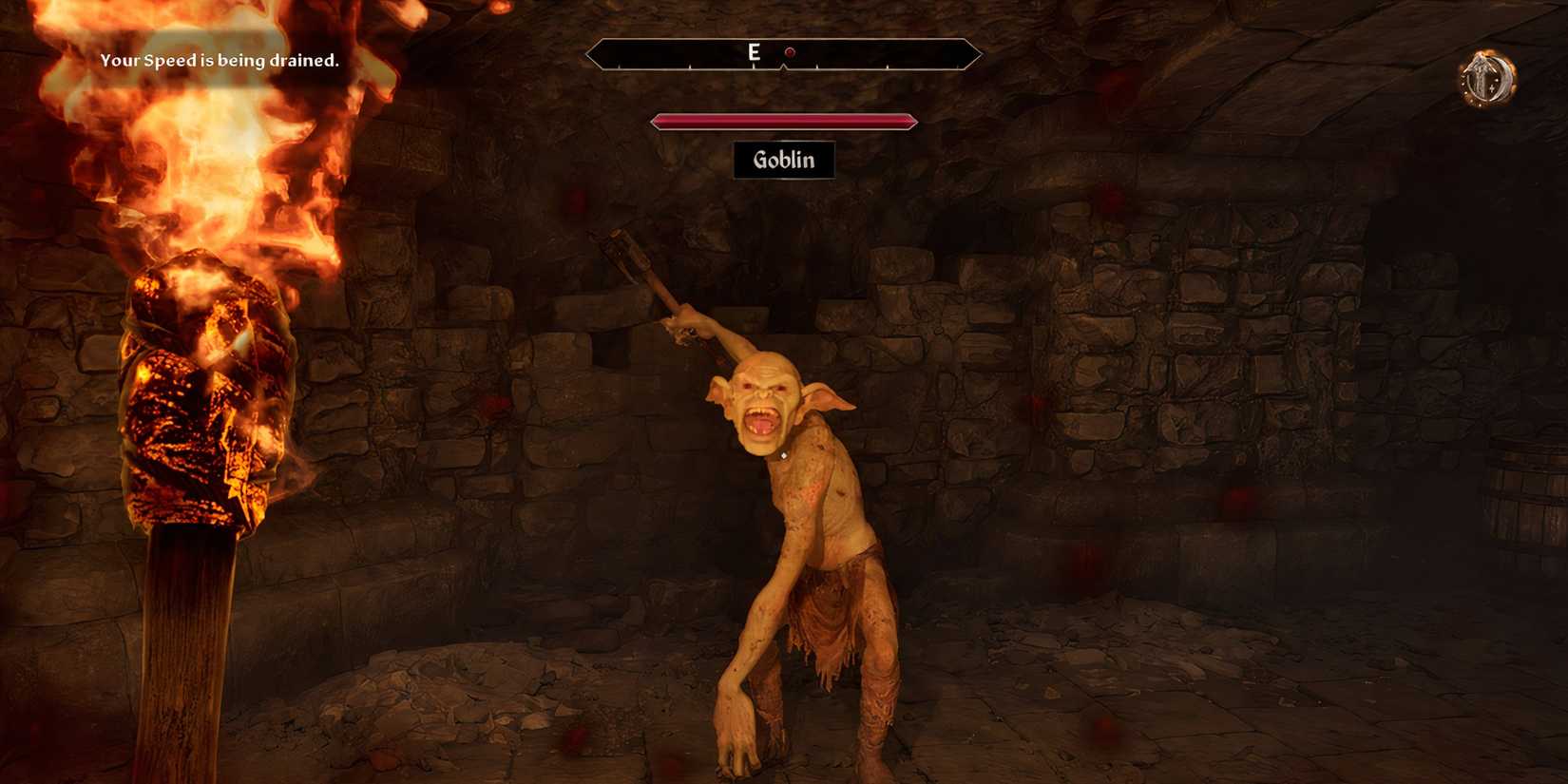1568x784 pixels.
Task: Click the center tick notch on the compass bar
Action: (783, 67)
